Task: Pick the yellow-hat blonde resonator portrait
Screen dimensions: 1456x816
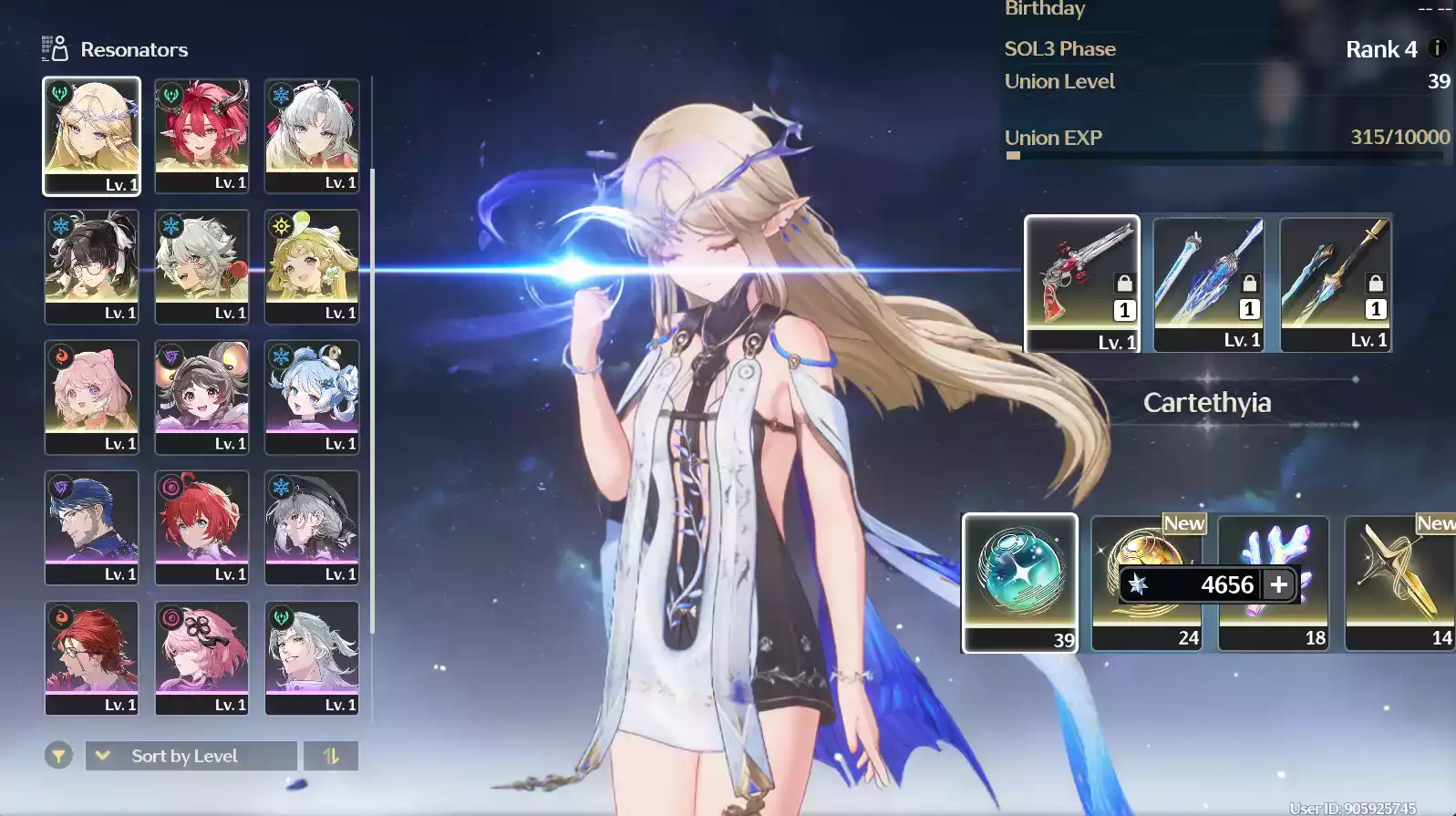Action: (x=312, y=265)
